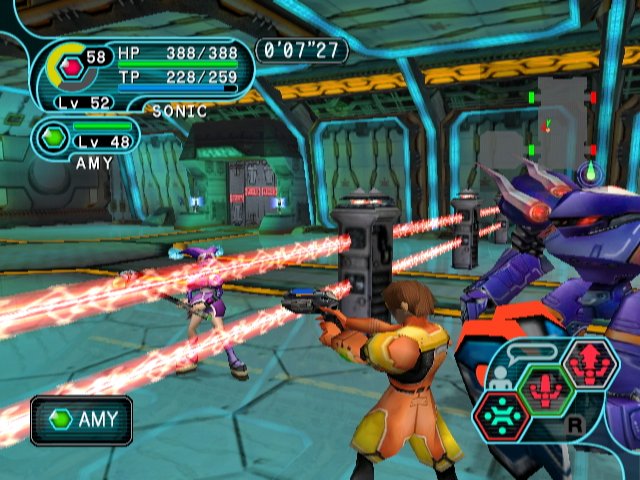Select the AMY target lock-on label
The image size is (640, 480).
[81, 420]
